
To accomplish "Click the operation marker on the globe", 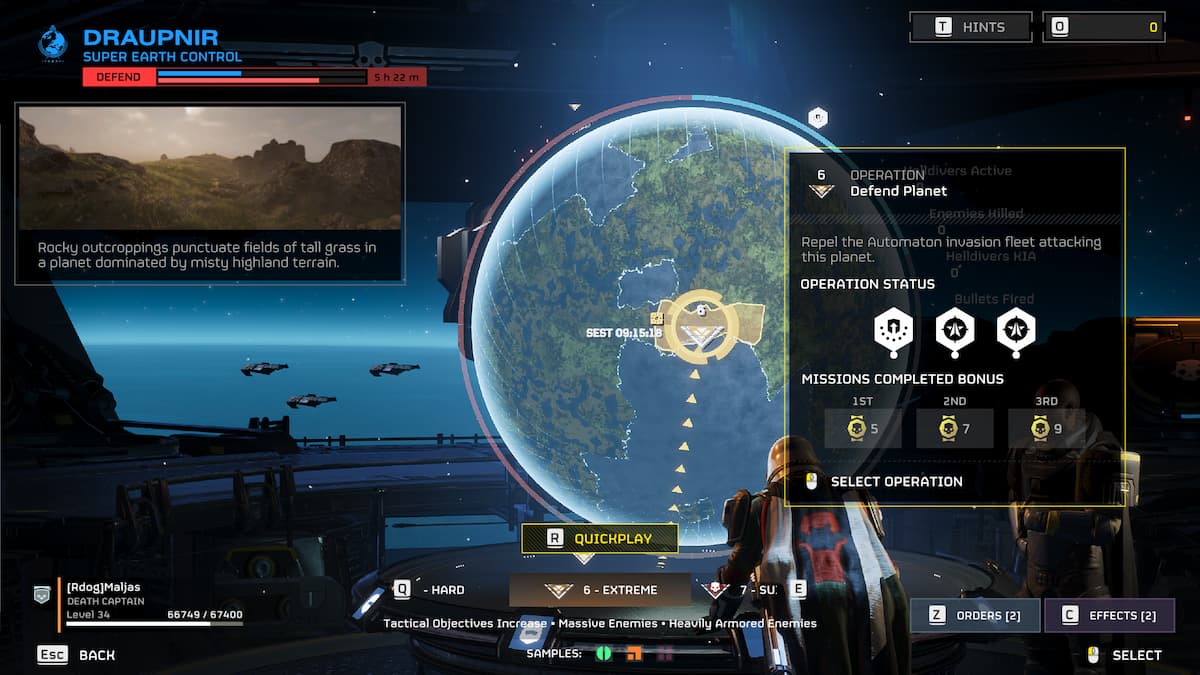I will [x=701, y=328].
